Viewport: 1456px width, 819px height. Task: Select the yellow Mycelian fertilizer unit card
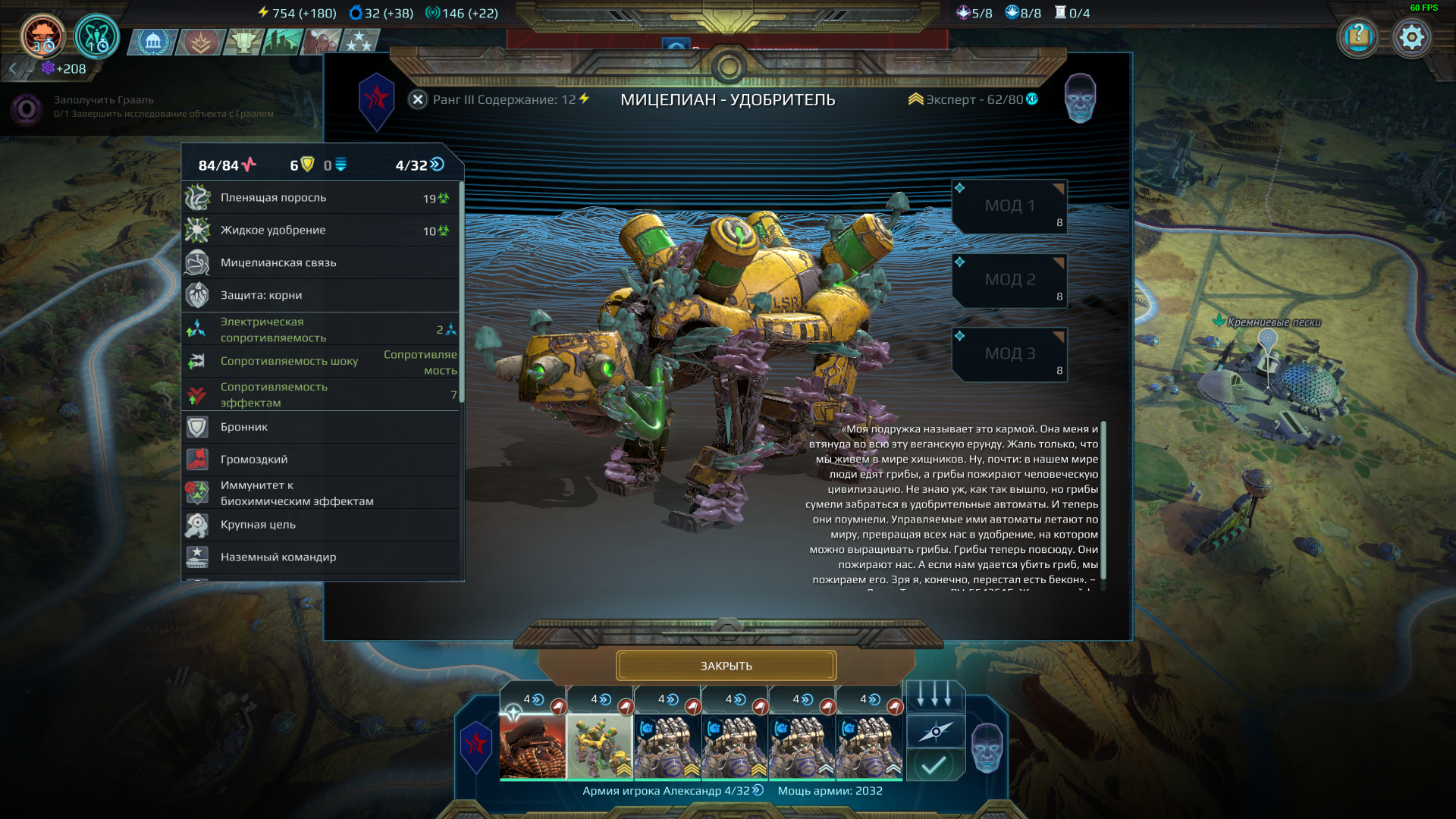(600, 745)
